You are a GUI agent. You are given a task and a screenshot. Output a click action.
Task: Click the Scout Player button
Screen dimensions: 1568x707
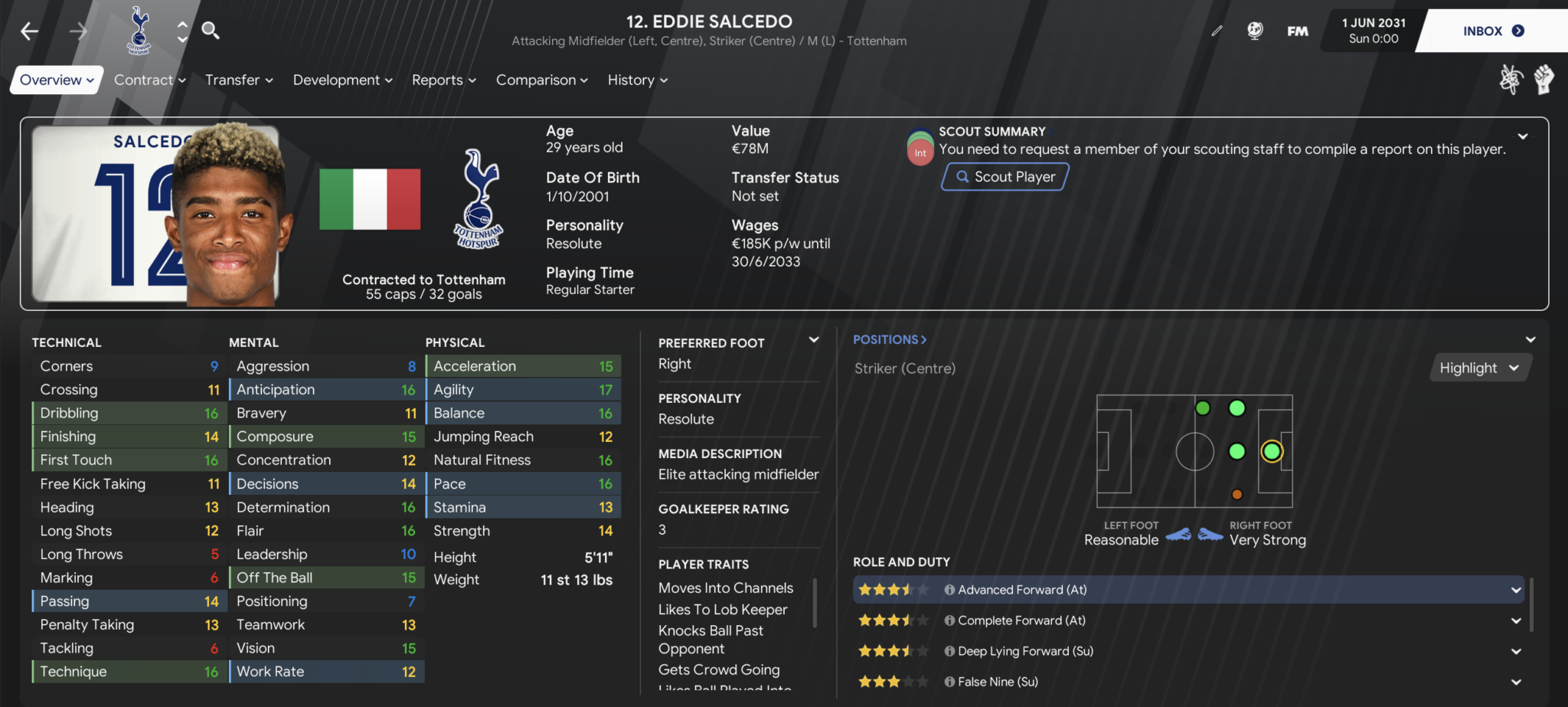click(x=1004, y=176)
